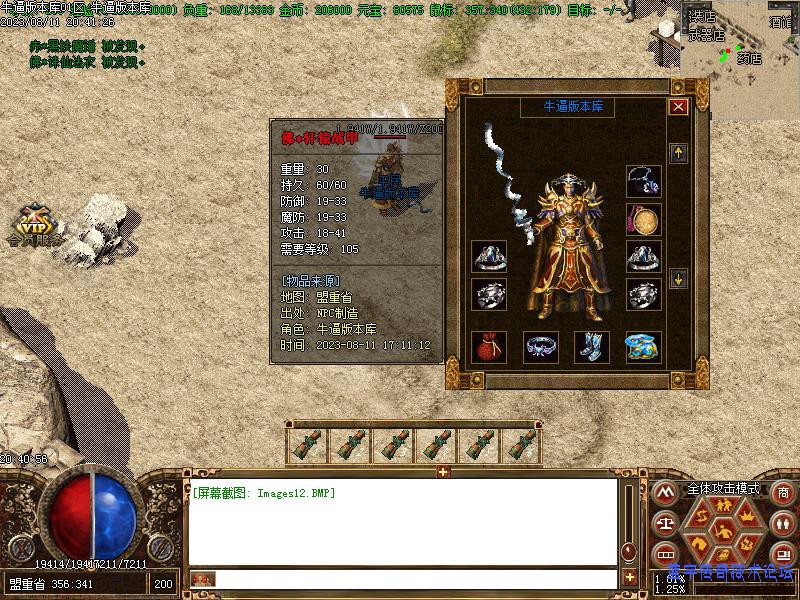Select the equipped boots slot
The height and width of the screenshot is (600, 800).
click(591, 347)
